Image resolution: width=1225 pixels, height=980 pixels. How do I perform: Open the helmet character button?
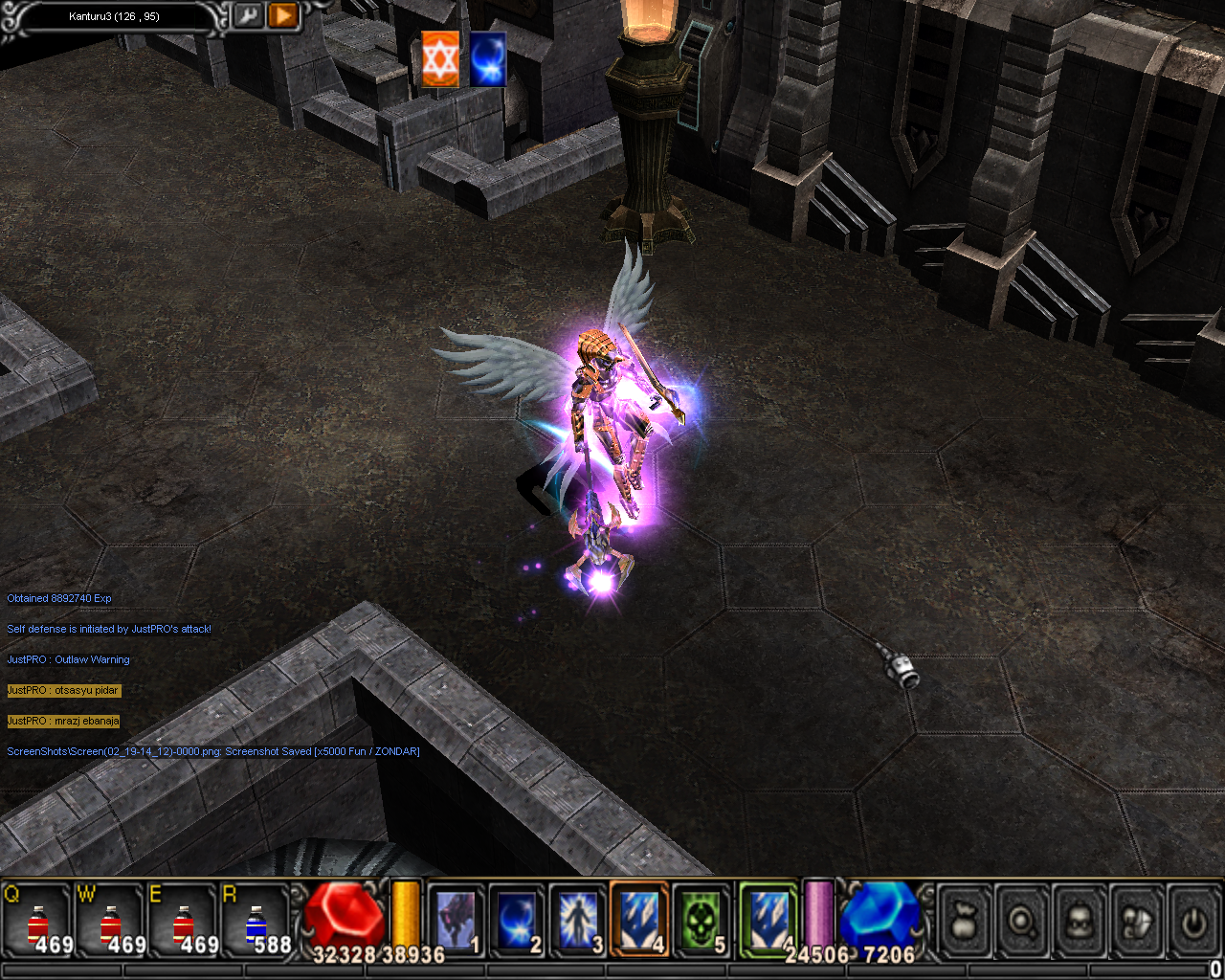pyautogui.click(x=1080, y=922)
